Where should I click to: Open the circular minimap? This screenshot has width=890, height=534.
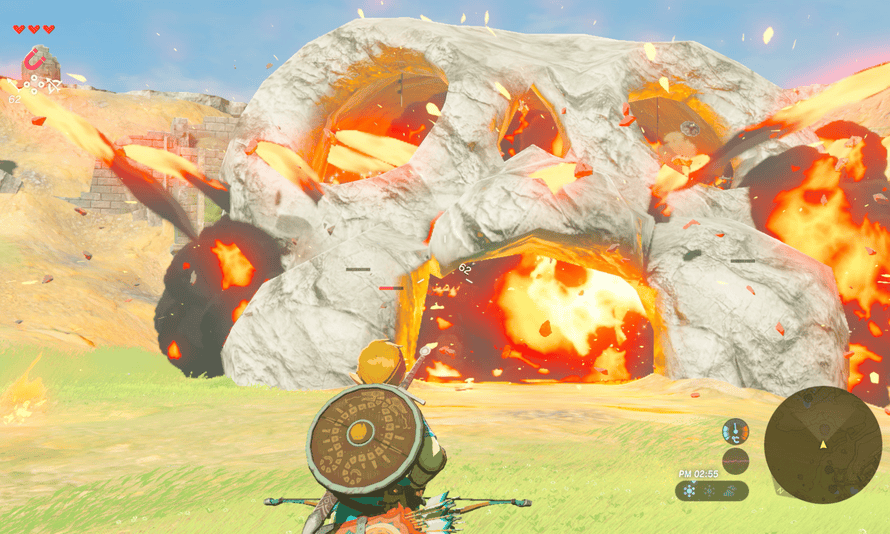click(823, 445)
